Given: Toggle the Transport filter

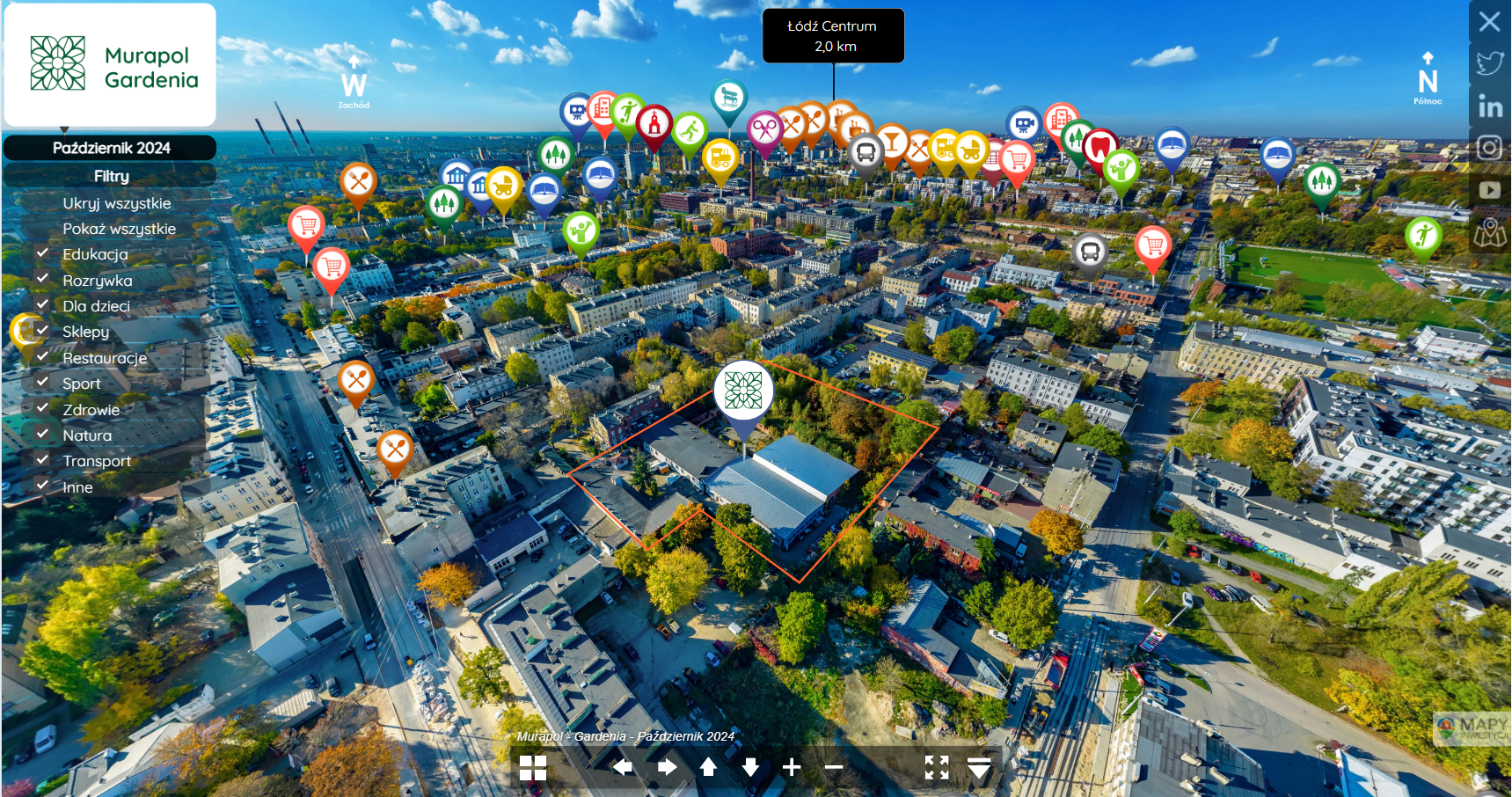Looking at the screenshot, I should (x=42, y=459).
